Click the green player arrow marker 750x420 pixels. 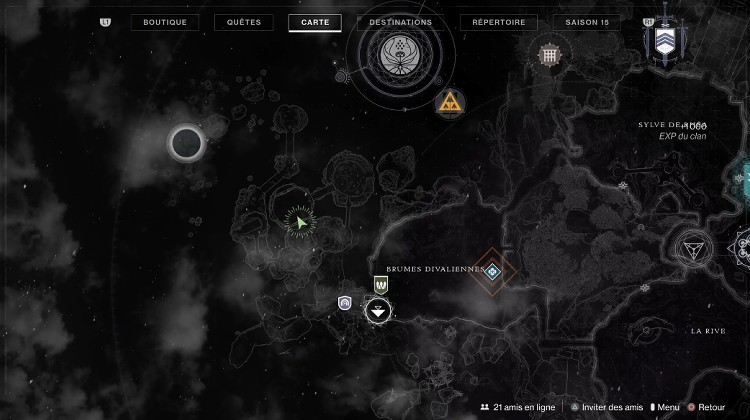pyautogui.click(x=298, y=220)
